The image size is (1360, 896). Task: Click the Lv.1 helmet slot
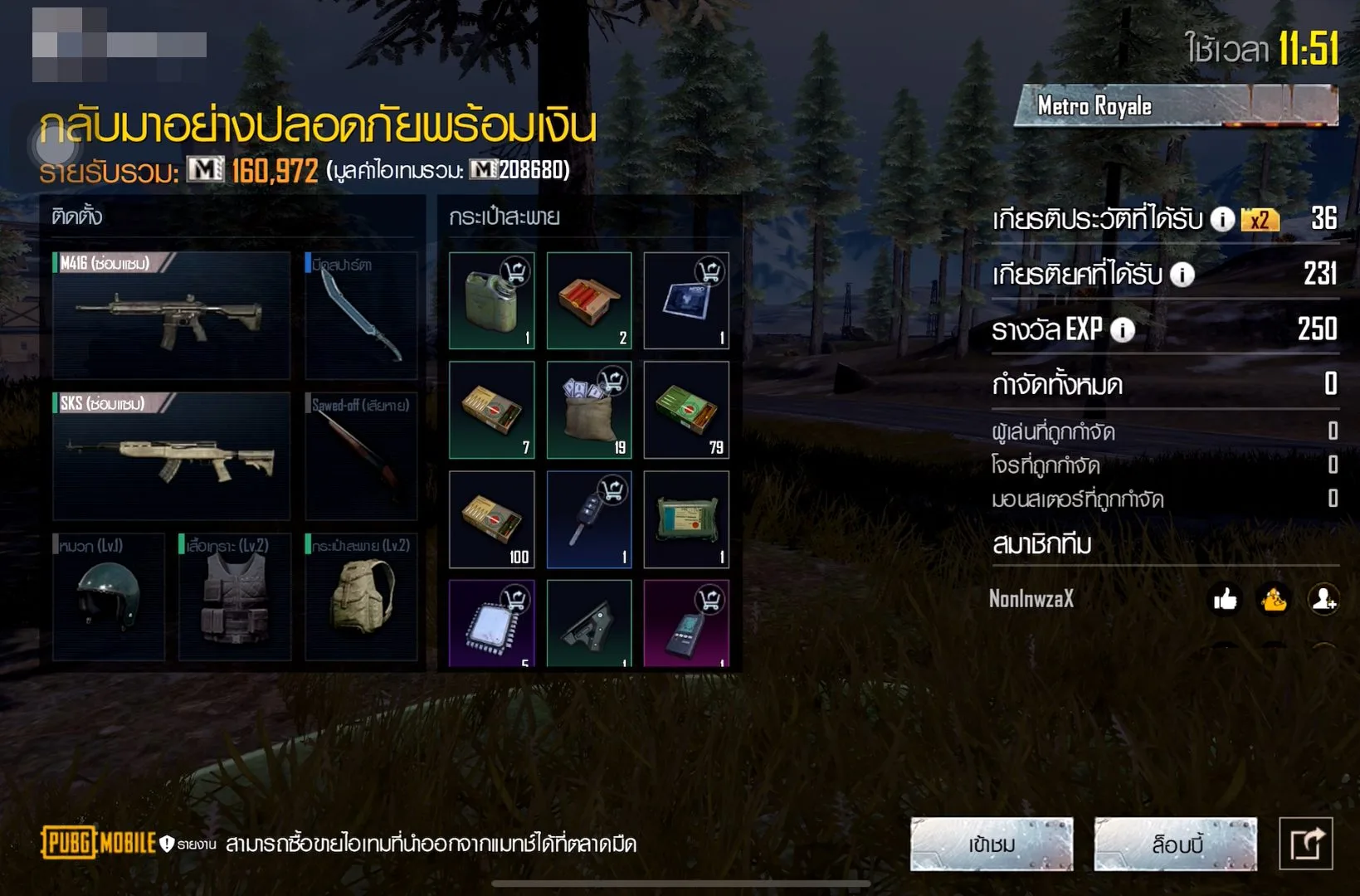tap(109, 597)
